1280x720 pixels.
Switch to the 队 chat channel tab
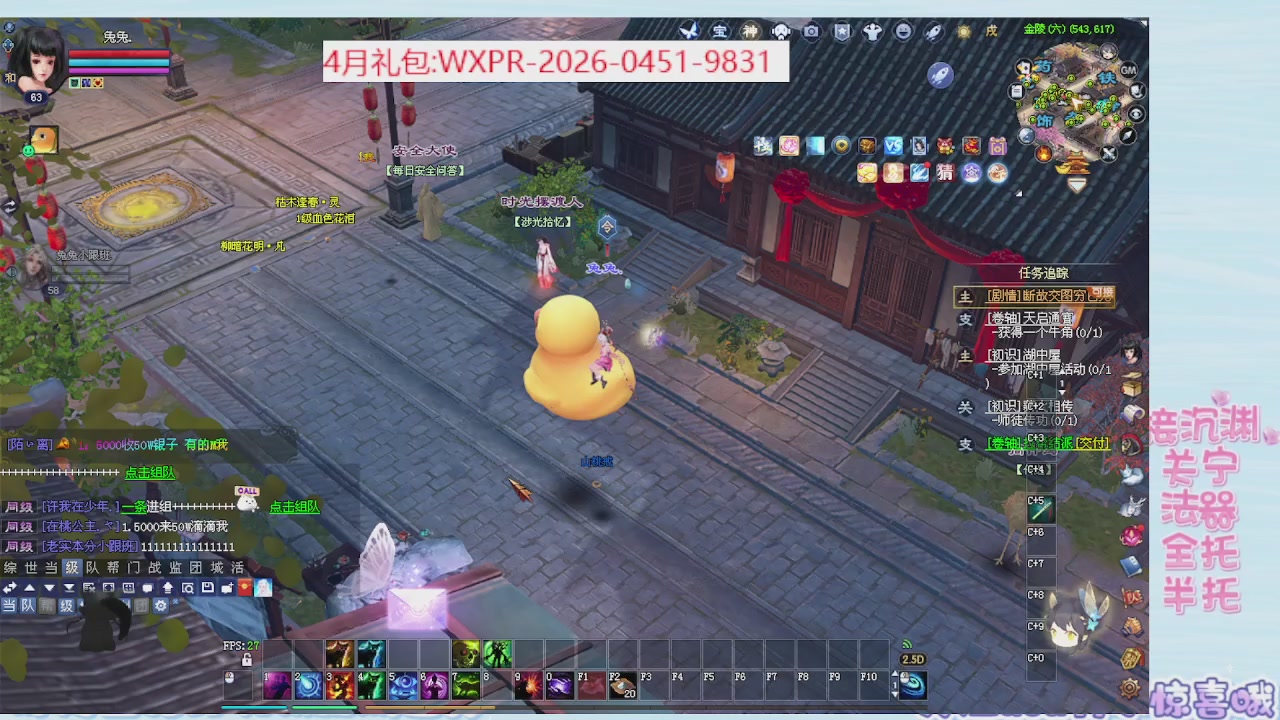click(x=92, y=567)
